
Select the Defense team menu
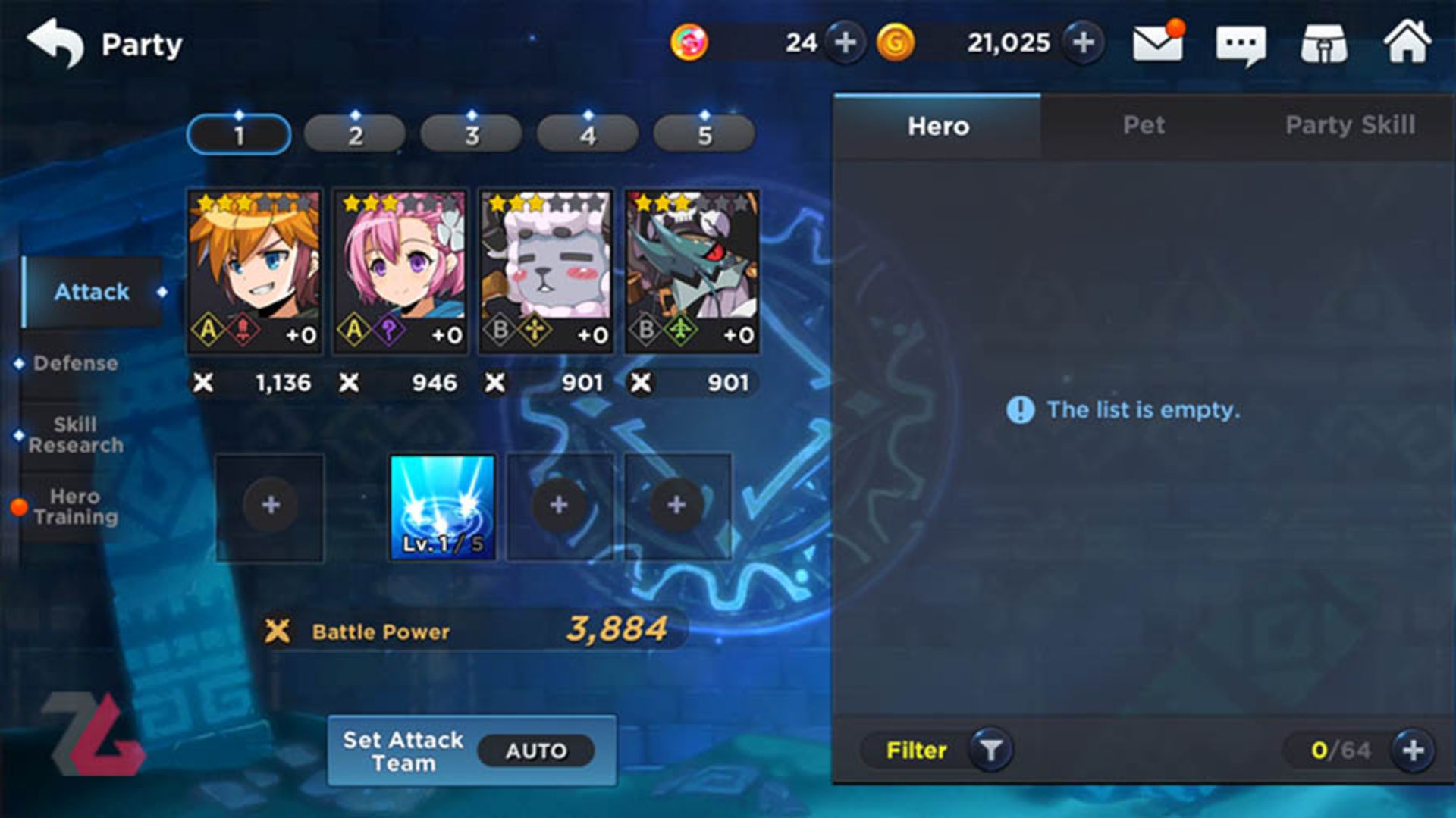click(x=76, y=363)
